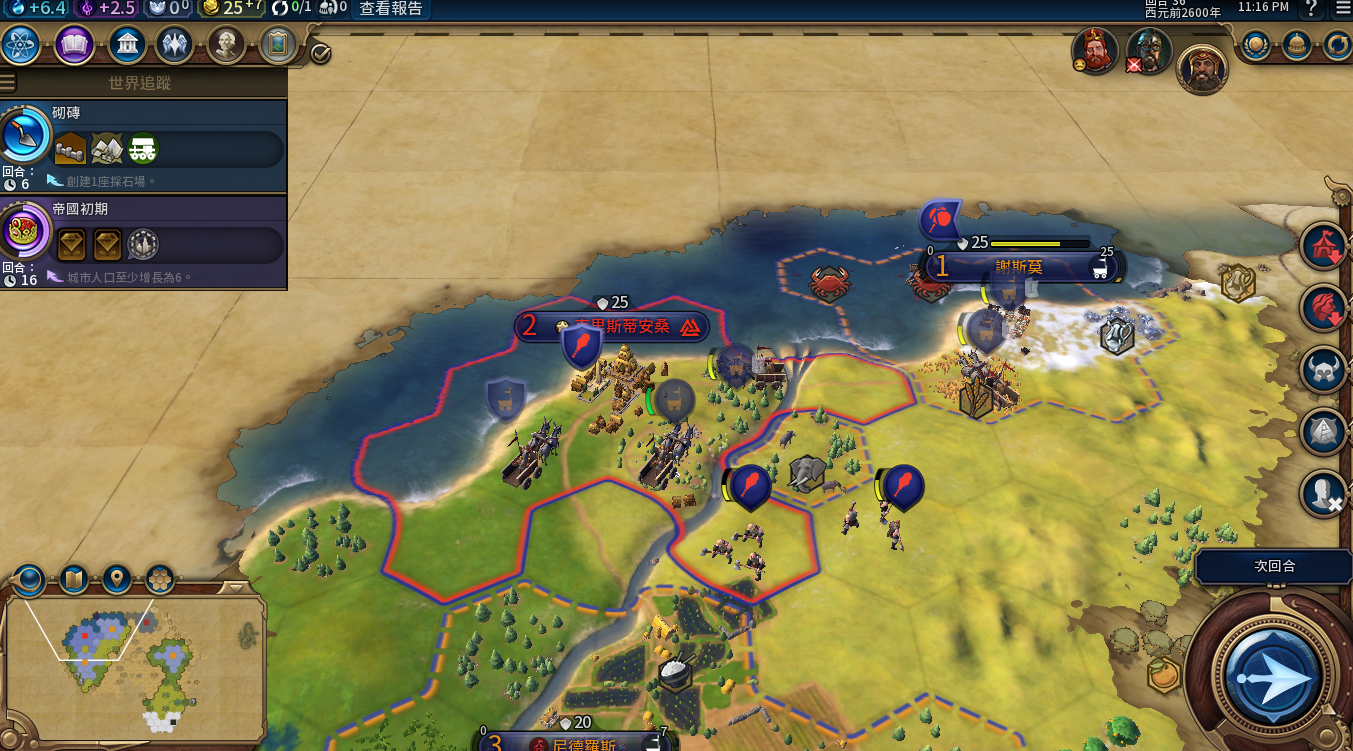Click the 查看報告 reports button
1353x751 pixels.
pyautogui.click(x=391, y=9)
